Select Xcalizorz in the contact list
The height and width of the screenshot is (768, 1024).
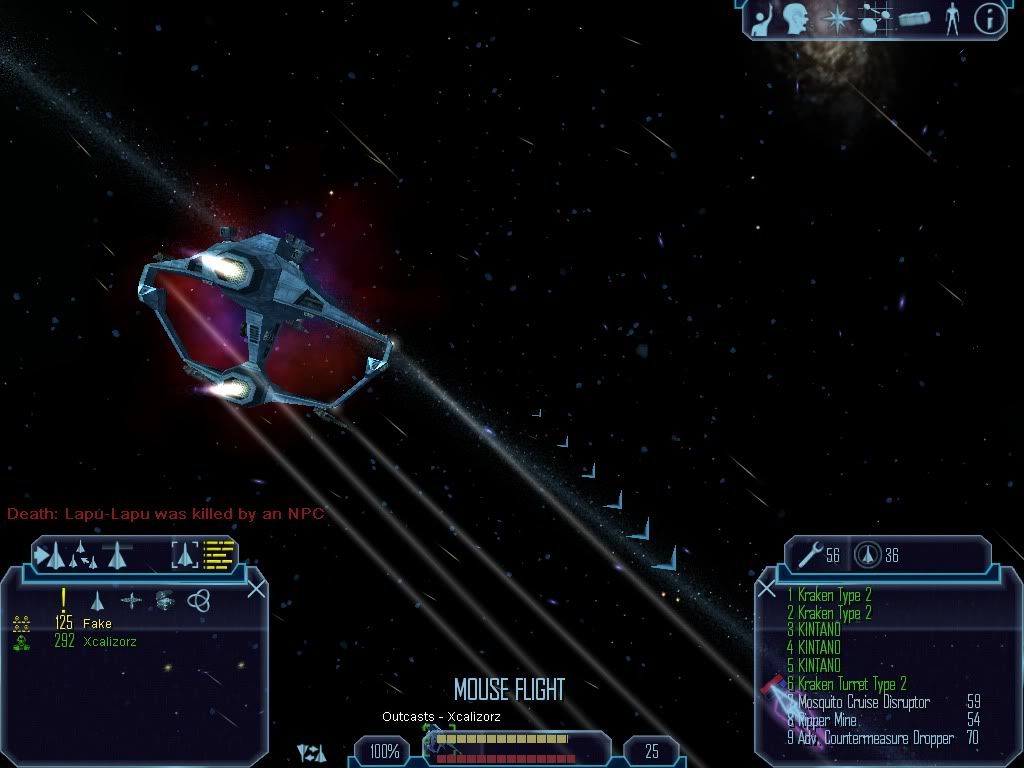click(x=110, y=641)
